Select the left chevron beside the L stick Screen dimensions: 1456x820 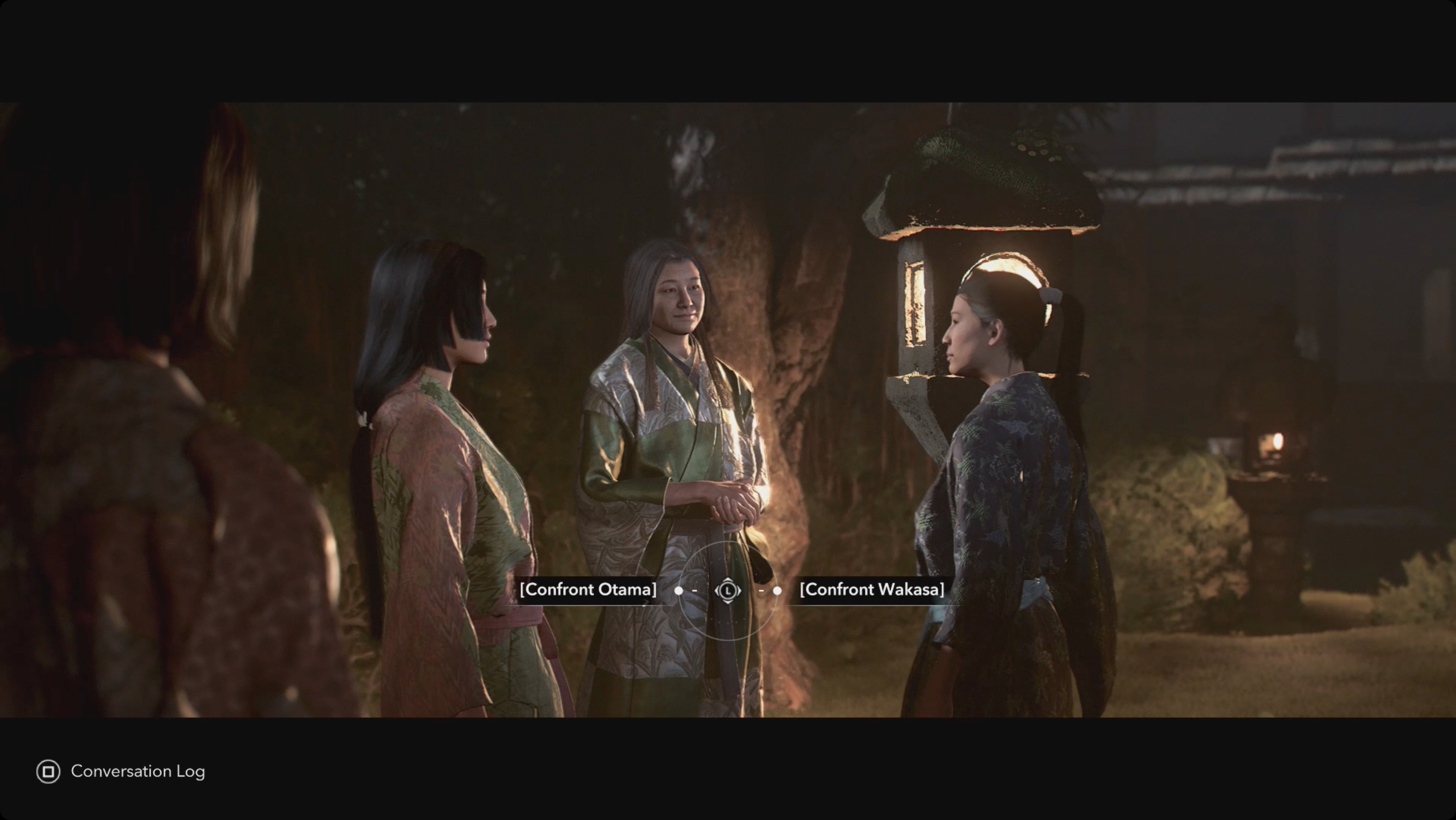pos(717,590)
